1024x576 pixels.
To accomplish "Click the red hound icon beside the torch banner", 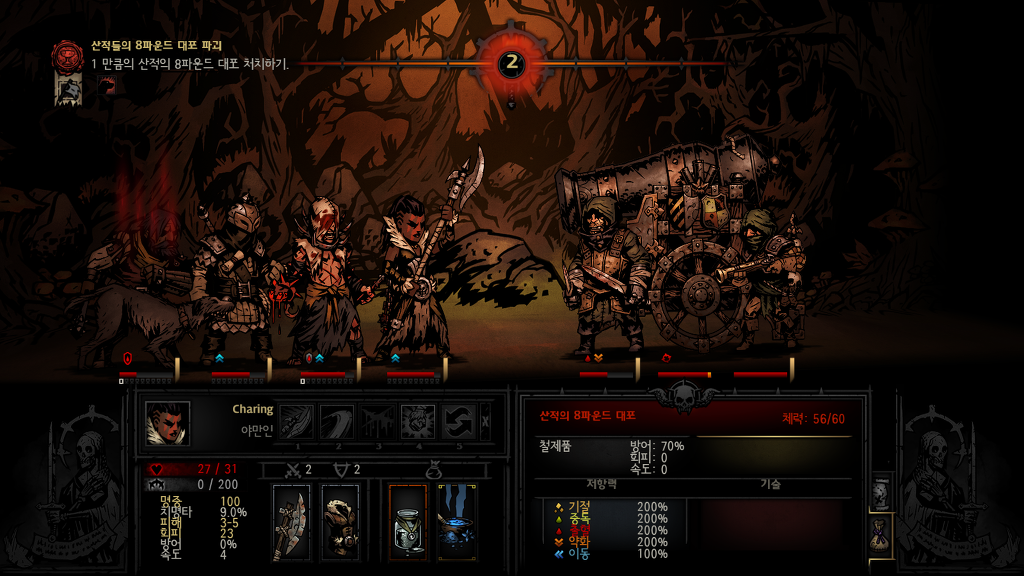I will click(107, 87).
